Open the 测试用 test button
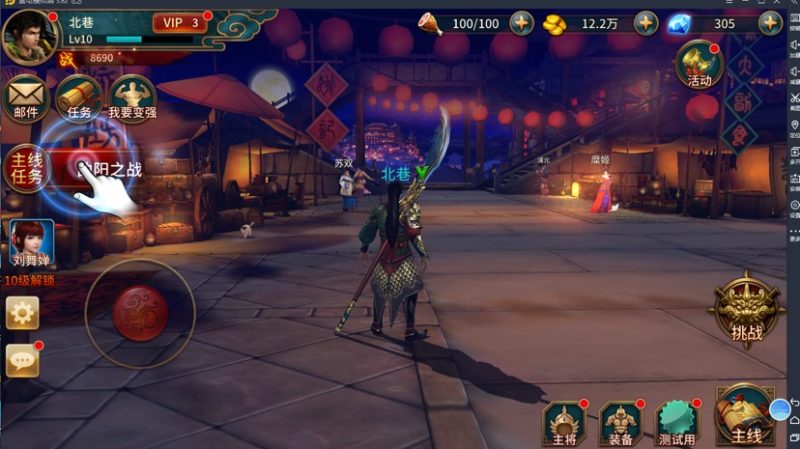 click(x=676, y=424)
